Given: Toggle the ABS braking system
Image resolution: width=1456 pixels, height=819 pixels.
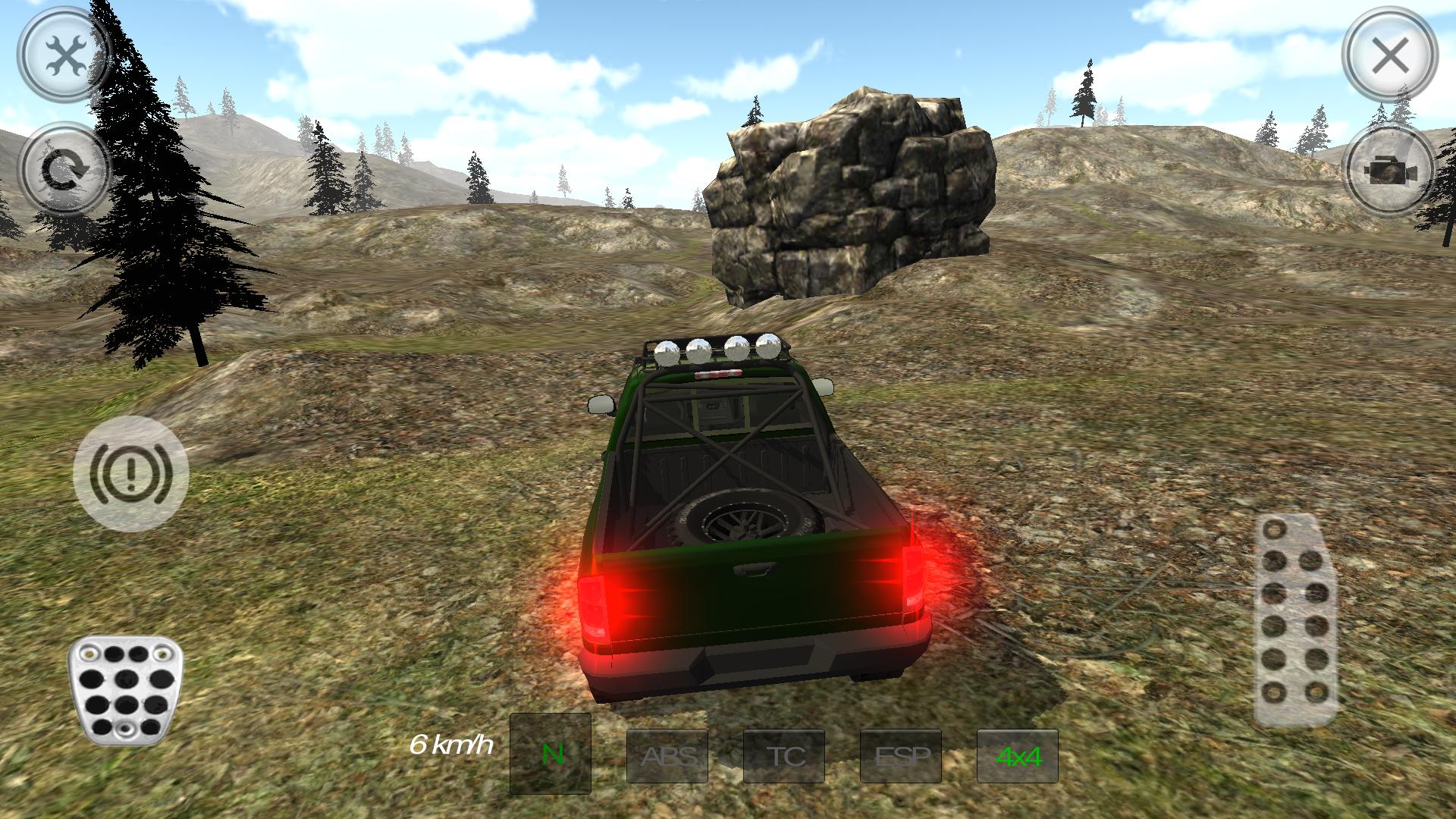Looking at the screenshot, I should click(668, 755).
